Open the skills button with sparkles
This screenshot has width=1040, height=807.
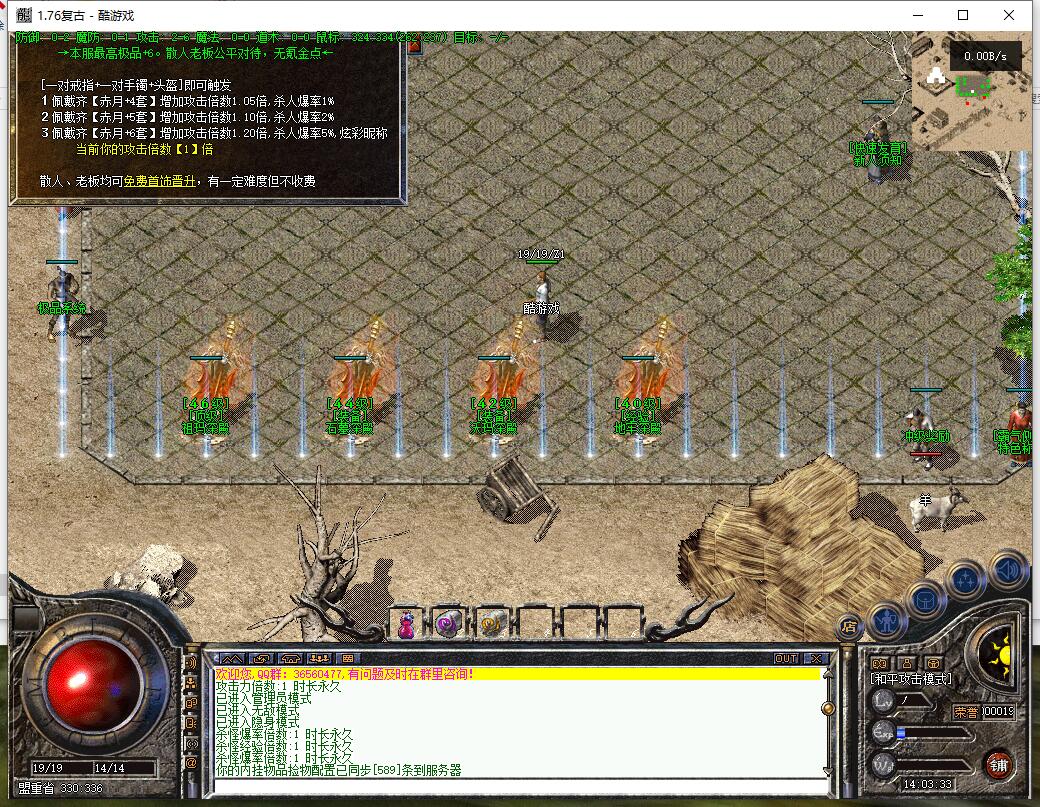click(966, 579)
